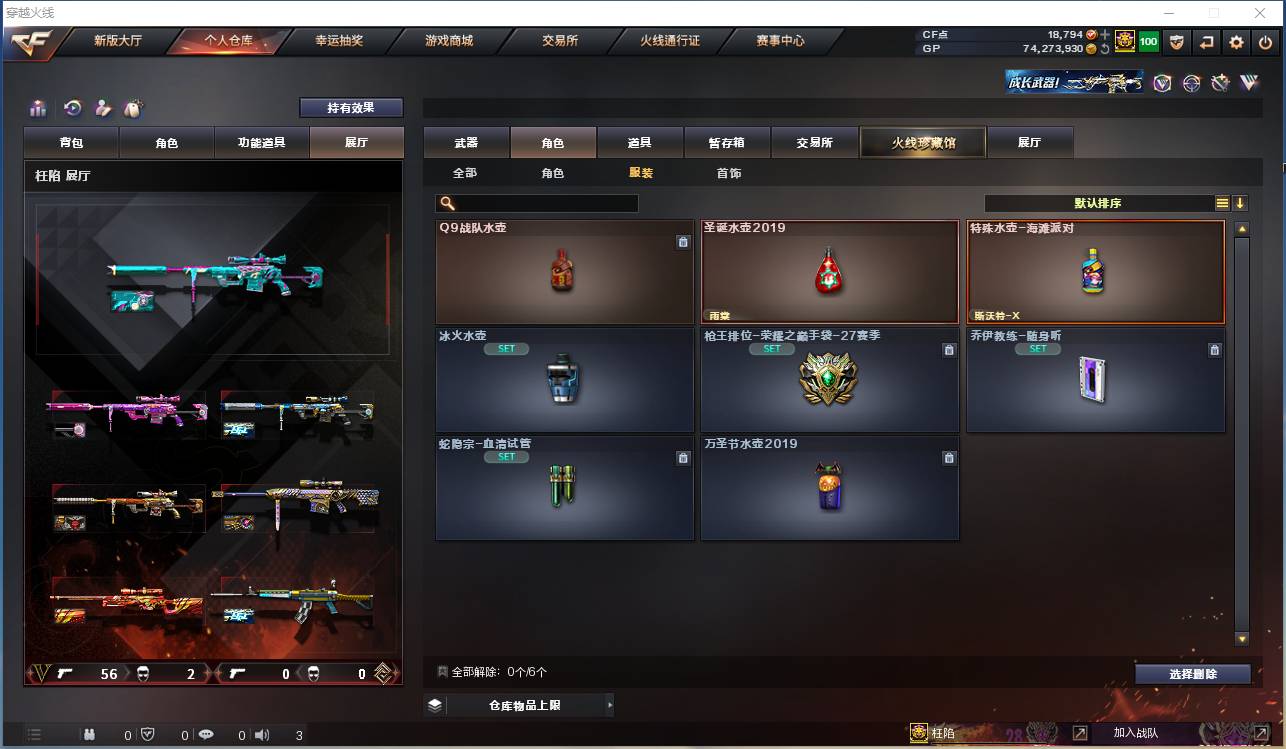
Task: Open the 幸运抽奖 menu in the top bar
Action: pos(340,42)
